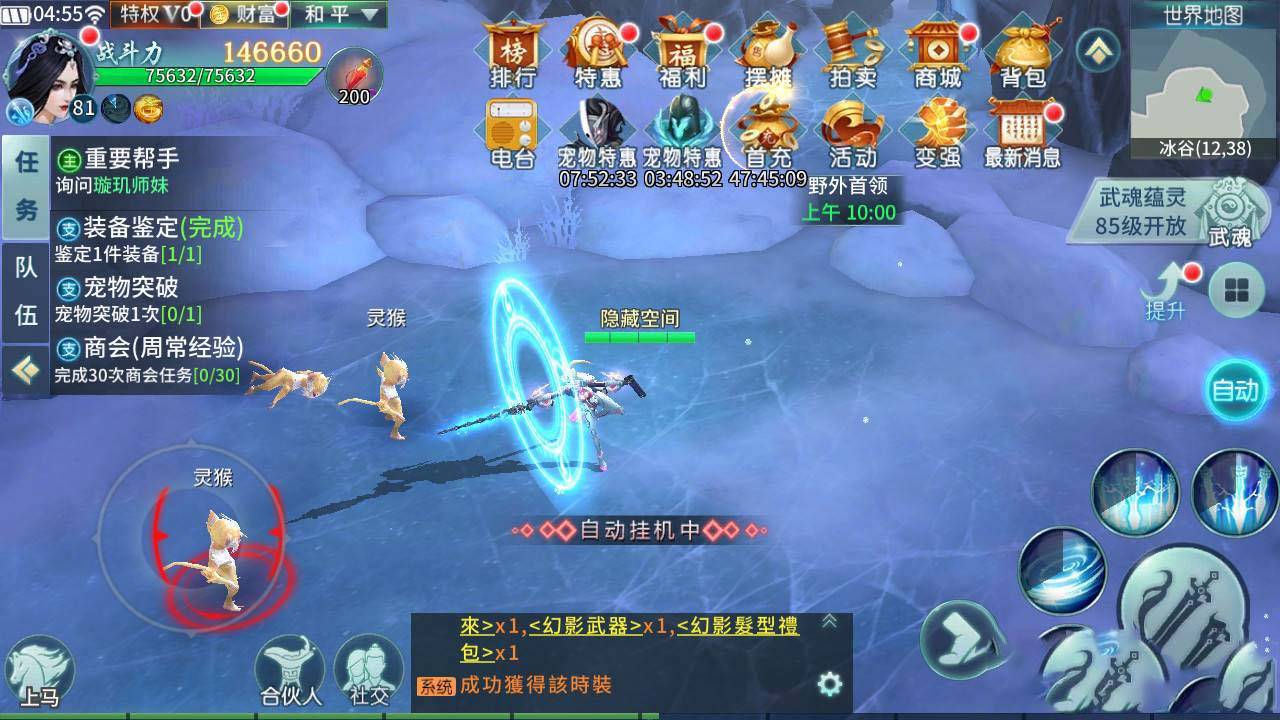Screen dimensions: 1280x720
Task: Toggle auto-battle with the 自动 button
Action: point(1236,391)
